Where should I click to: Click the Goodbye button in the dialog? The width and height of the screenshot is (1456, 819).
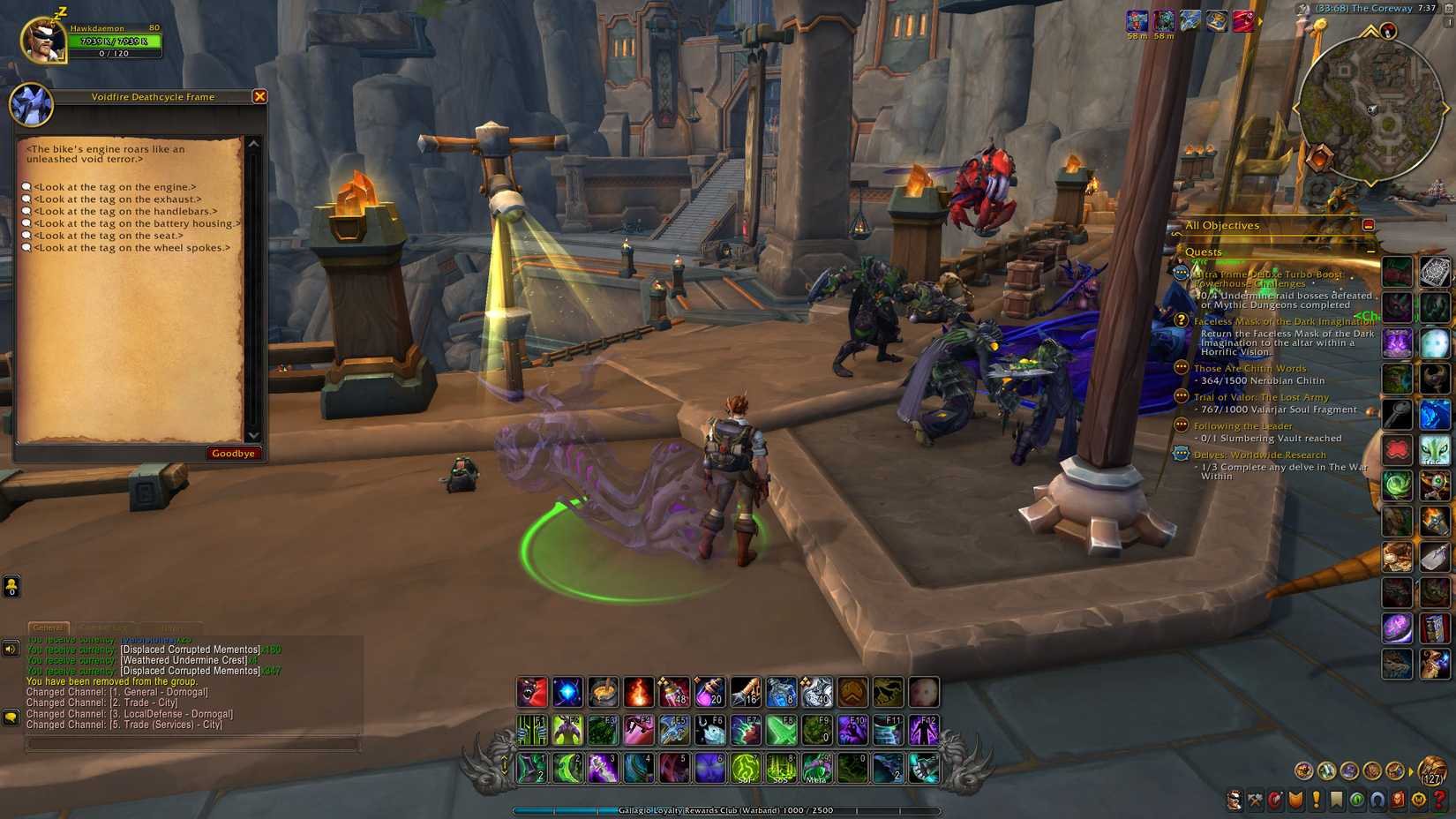pyautogui.click(x=232, y=453)
